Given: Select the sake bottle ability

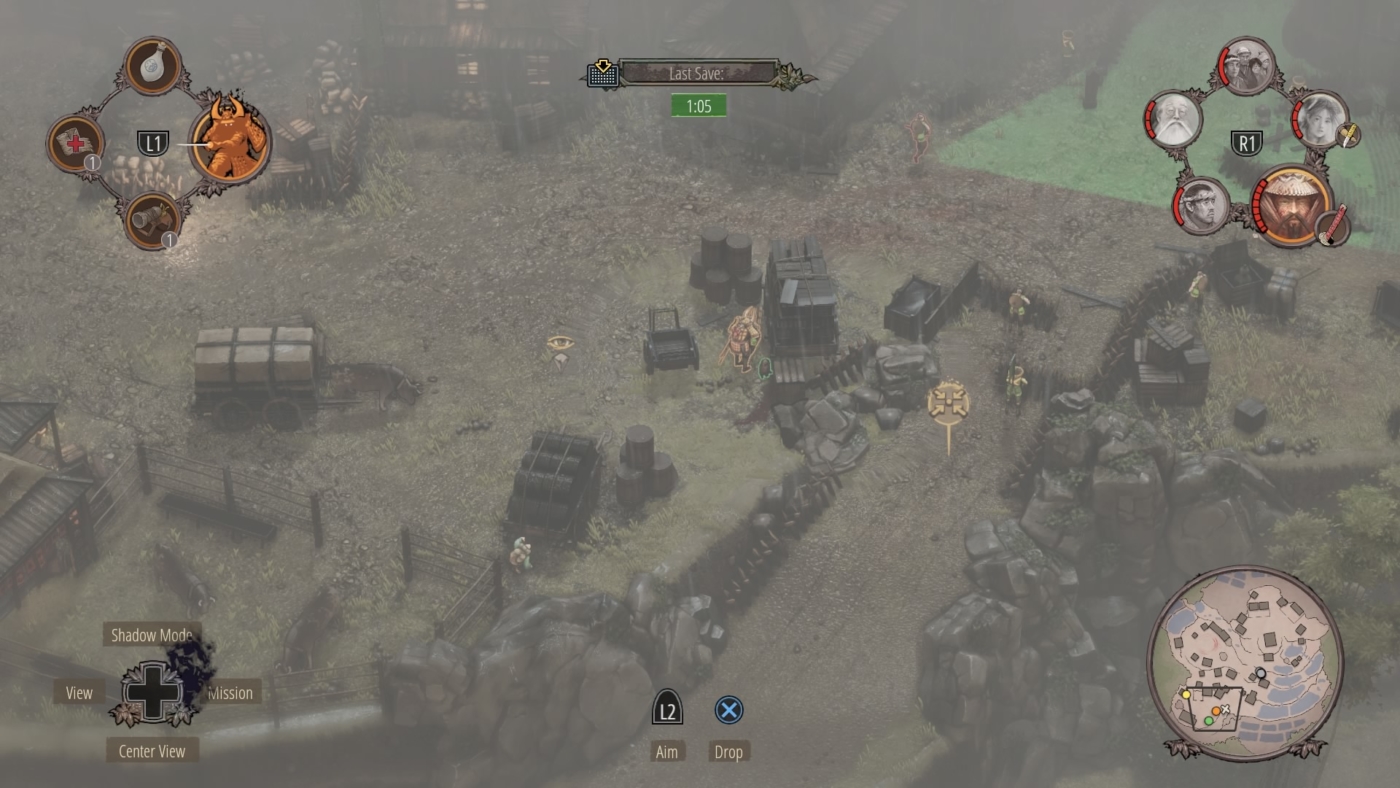Looking at the screenshot, I should pyautogui.click(x=153, y=66).
